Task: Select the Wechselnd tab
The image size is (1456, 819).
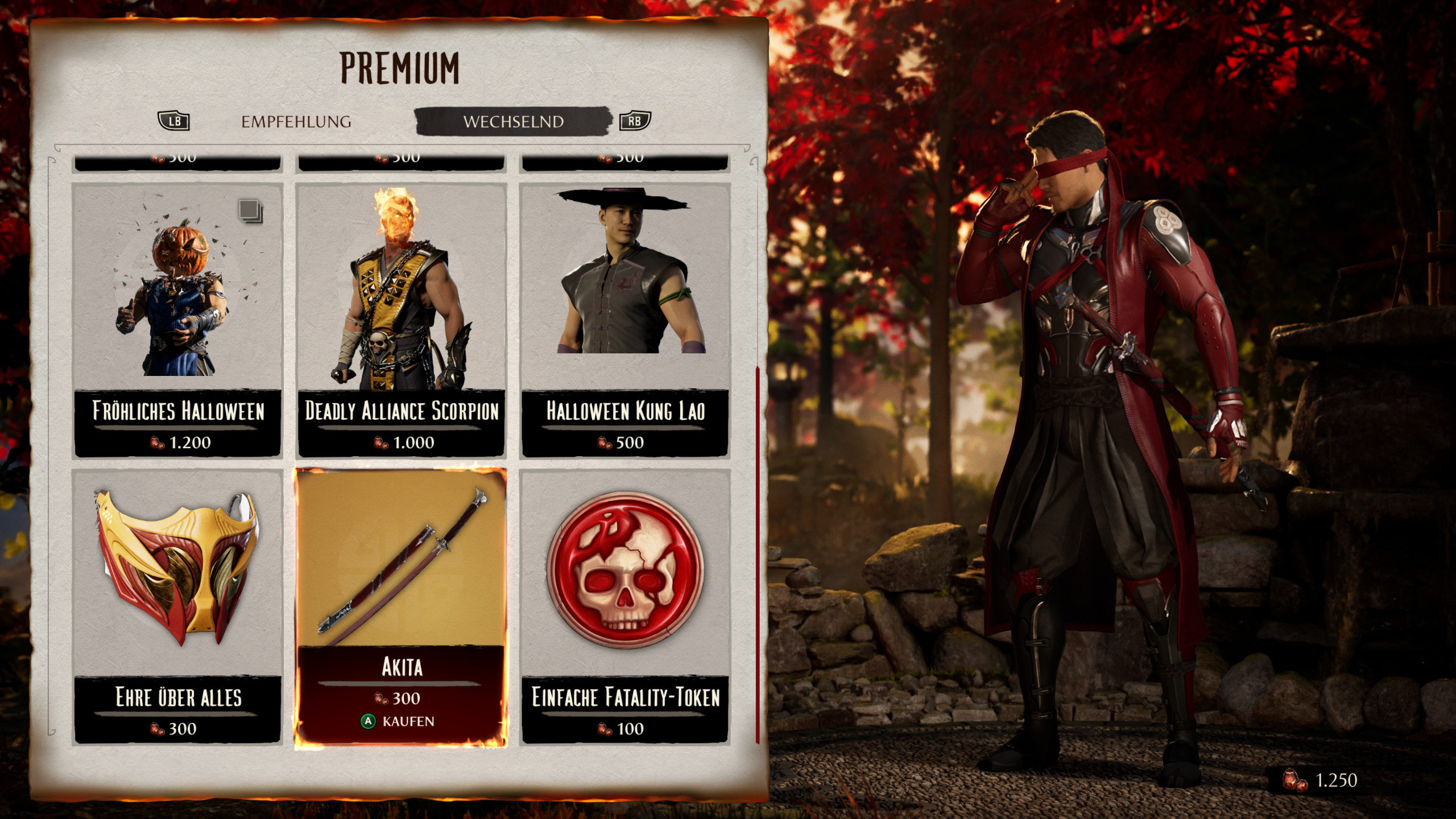Action: (513, 122)
